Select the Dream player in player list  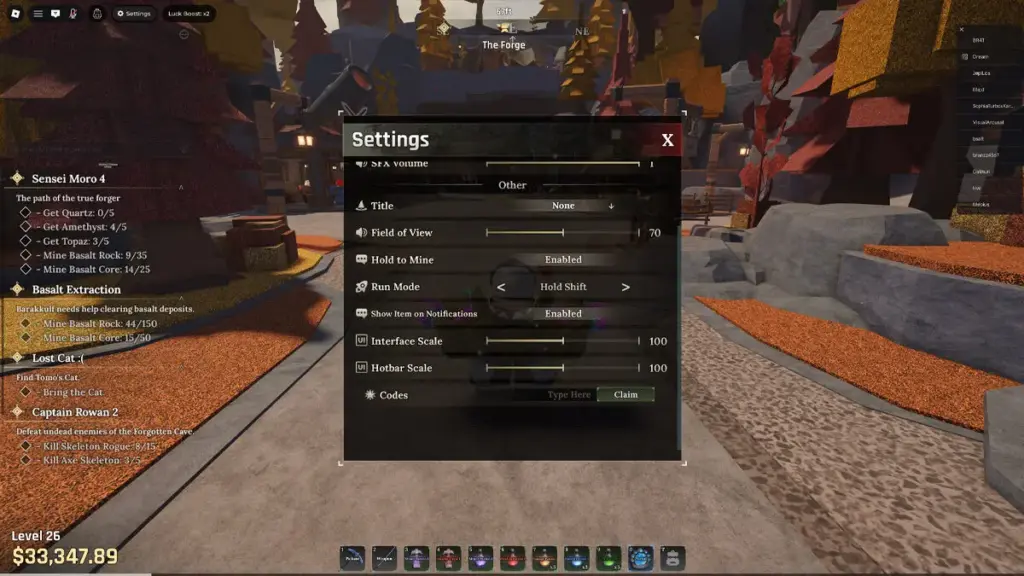[x=980, y=57]
